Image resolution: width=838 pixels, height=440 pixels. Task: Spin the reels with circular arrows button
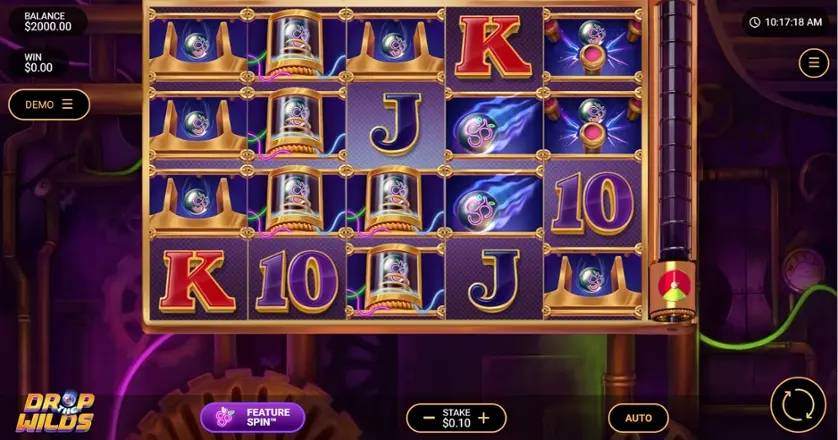798,405
